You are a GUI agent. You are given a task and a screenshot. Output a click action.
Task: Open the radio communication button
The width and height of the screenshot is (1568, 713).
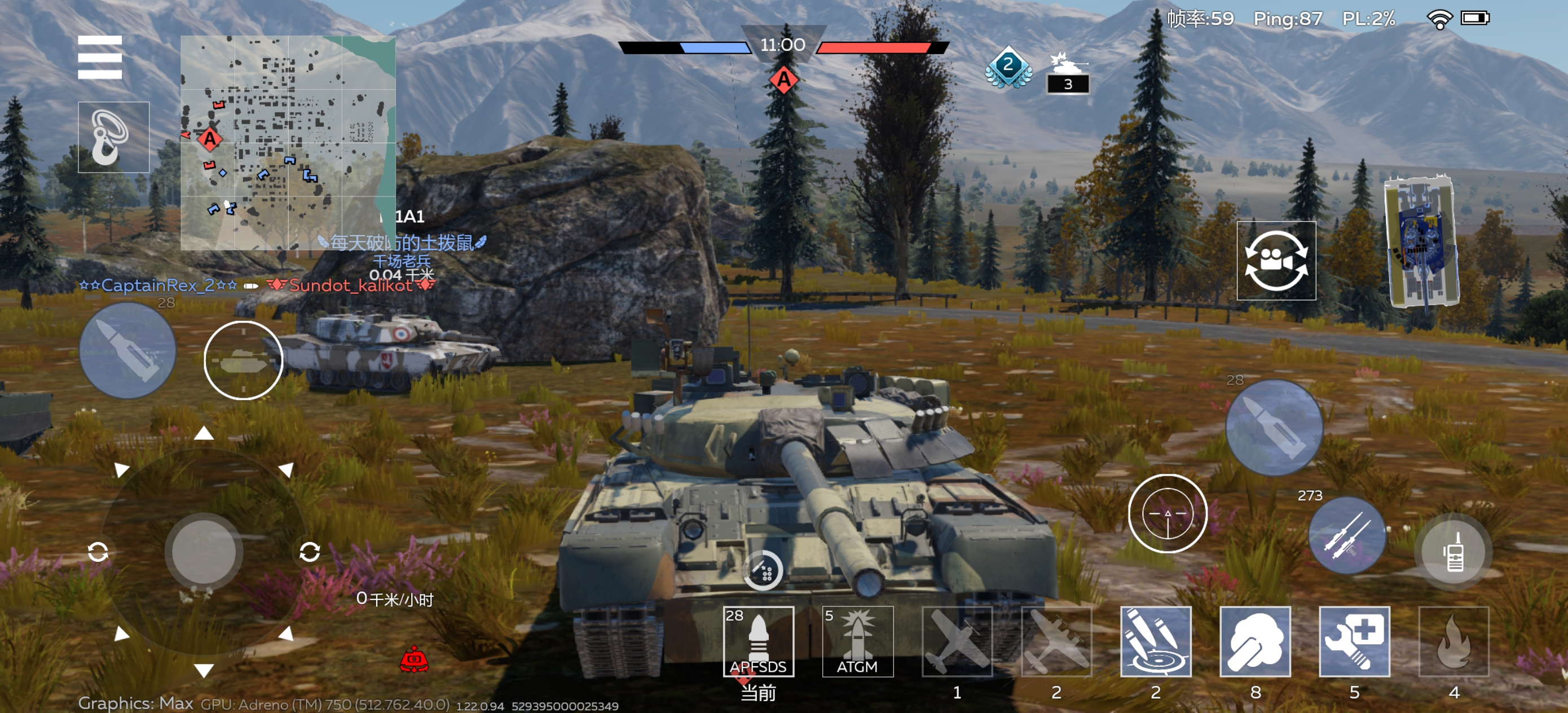(x=1454, y=551)
